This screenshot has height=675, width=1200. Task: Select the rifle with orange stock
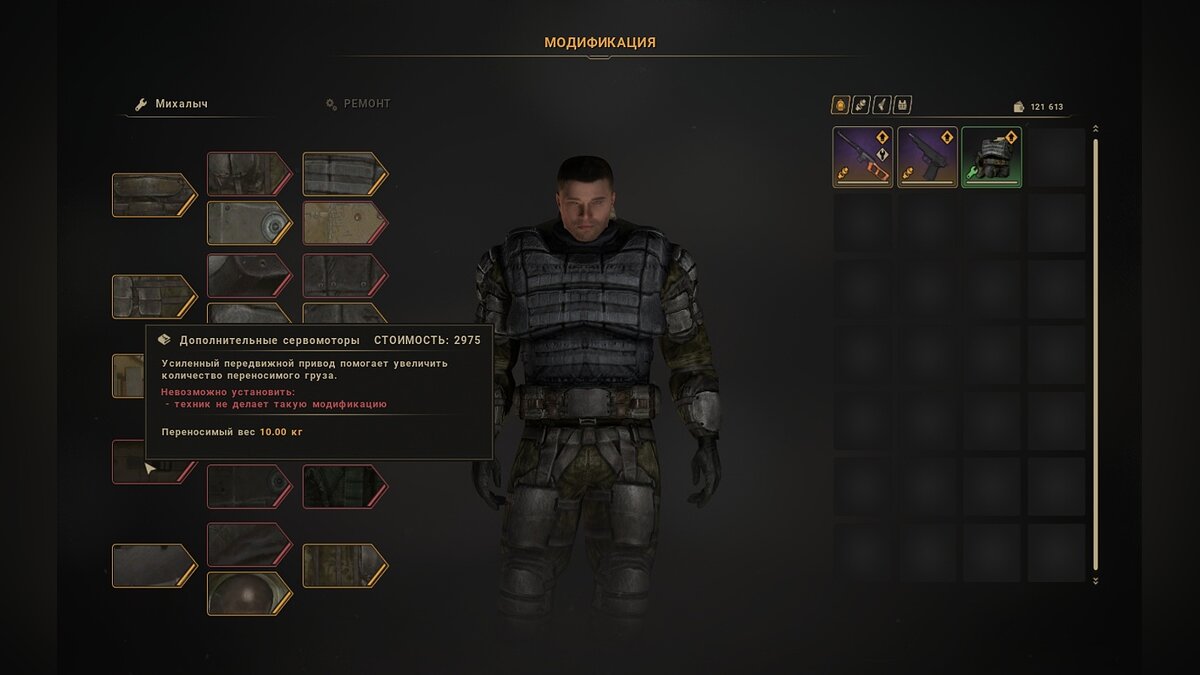pos(863,157)
